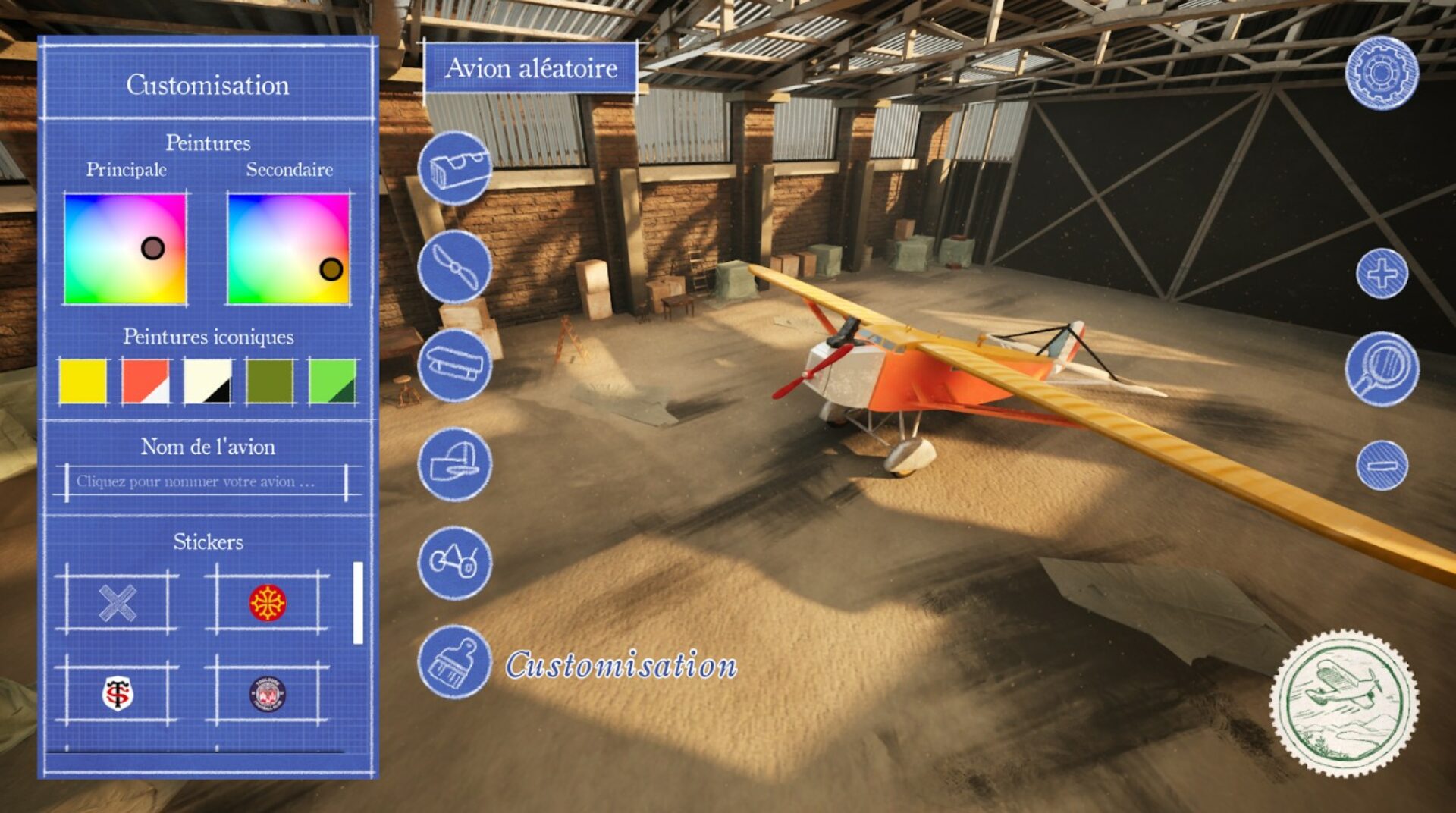
Task: Open the gear settings button
Action: (x=1381, y=74)
